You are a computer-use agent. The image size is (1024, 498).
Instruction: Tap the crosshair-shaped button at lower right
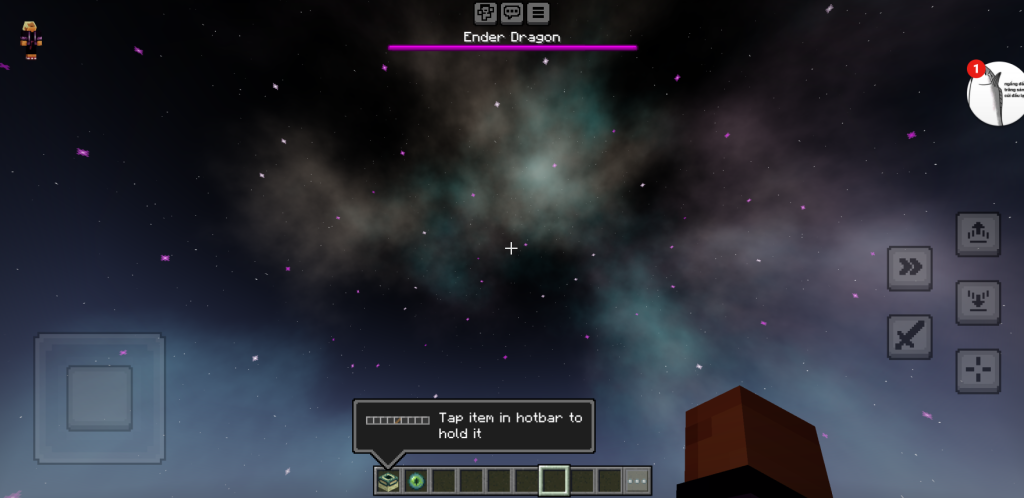click(x=977, y=371)
